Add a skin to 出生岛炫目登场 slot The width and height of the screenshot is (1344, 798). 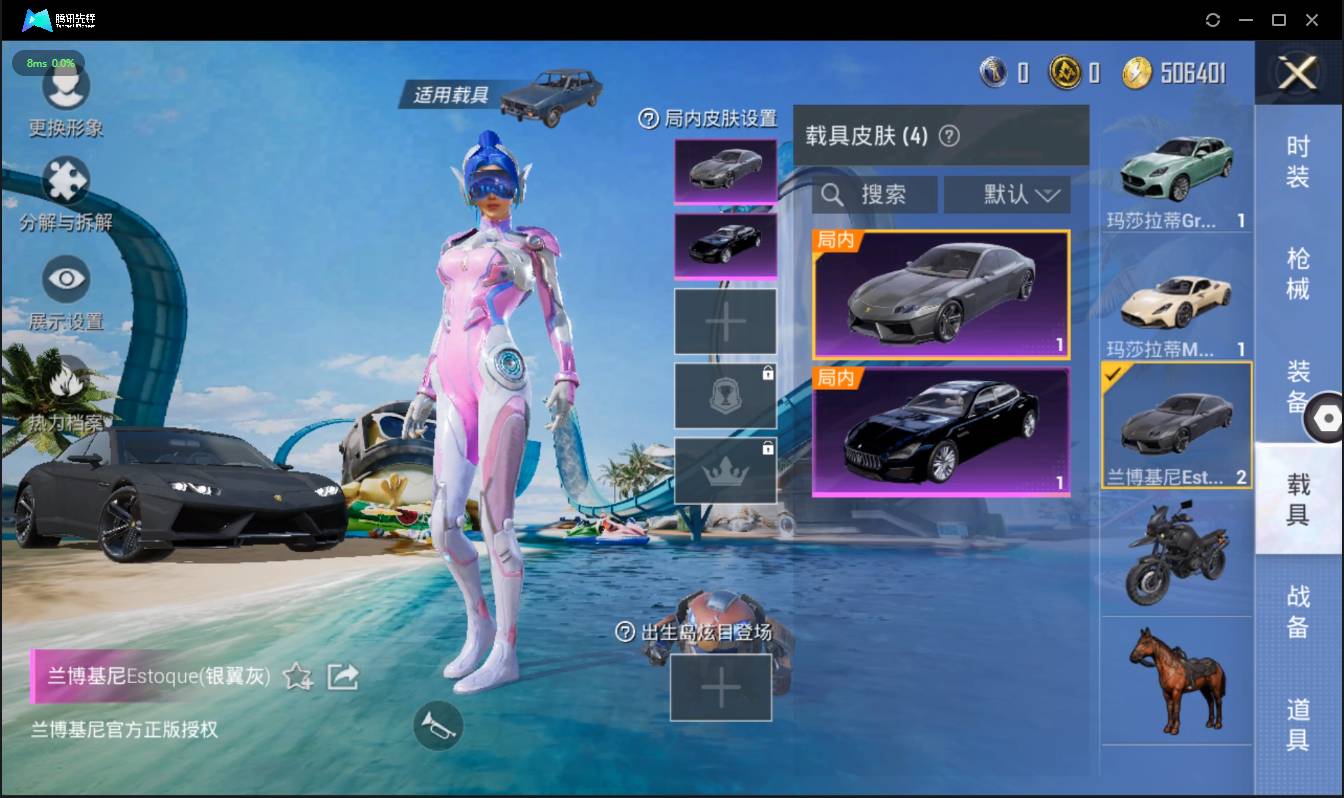click(x=720, y=688)
